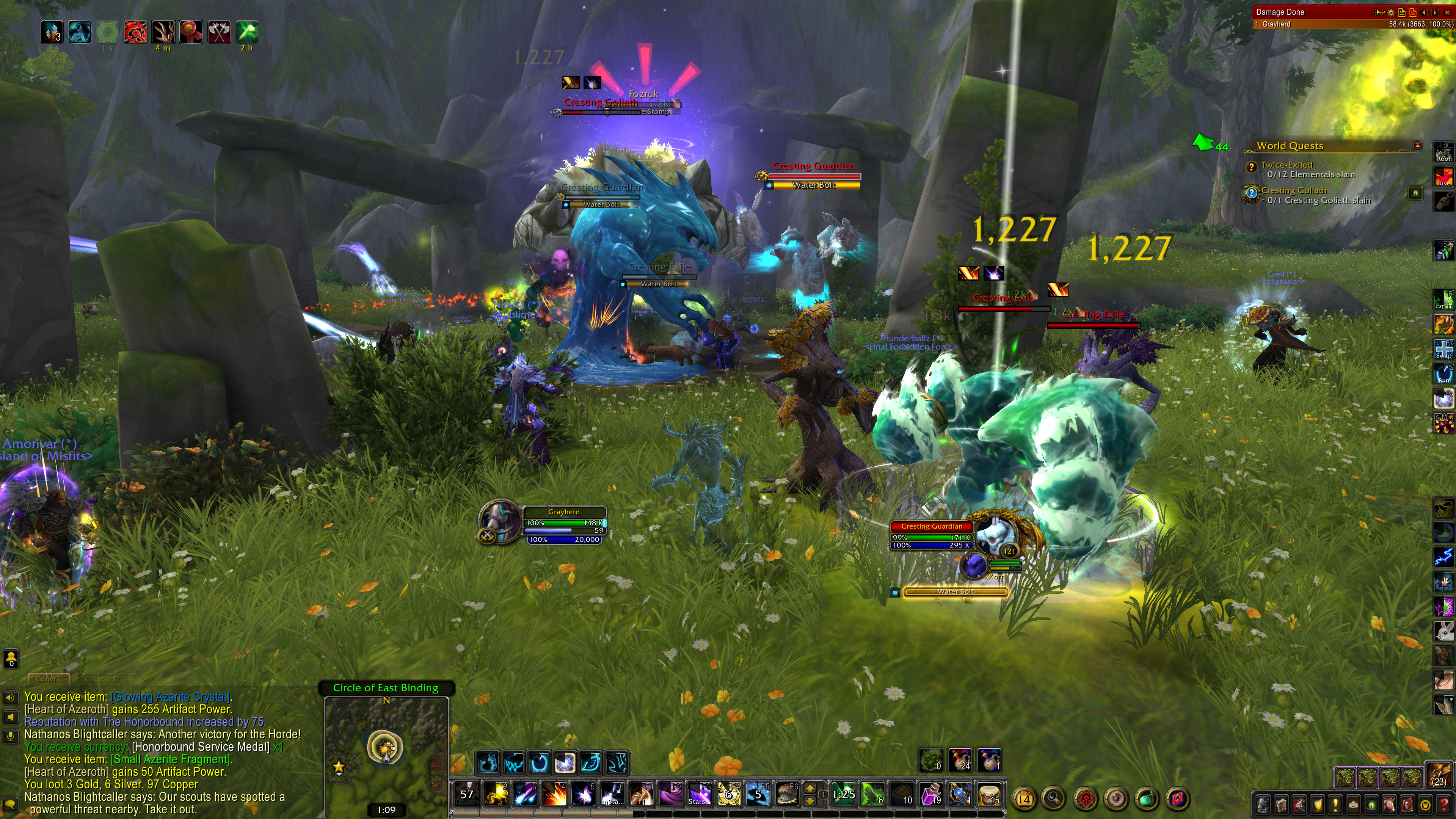Viewport: 1456px width, 819px height.
Task: Switch to the General chat tab
Action: (x=49, y=679)
